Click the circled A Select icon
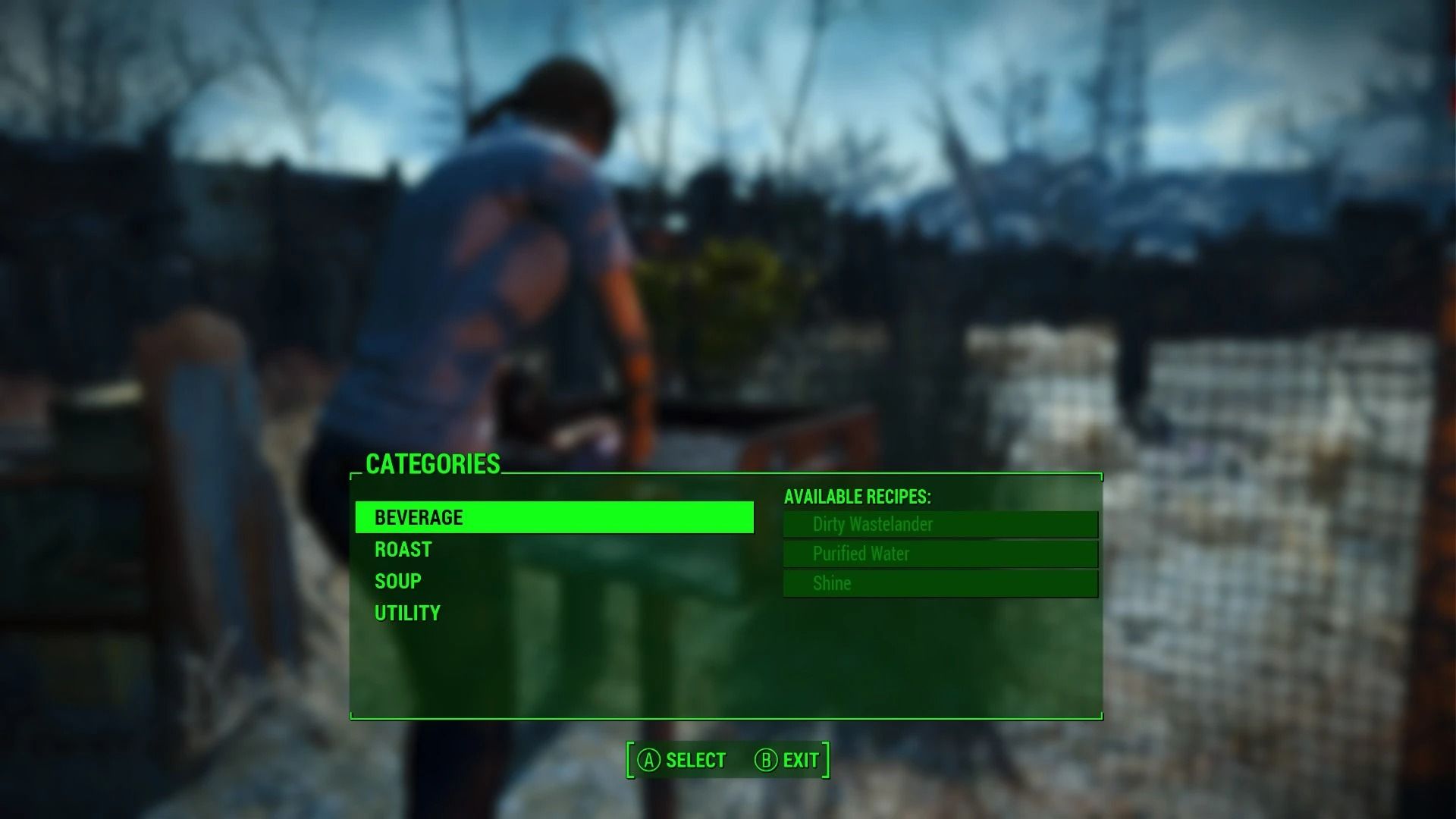 (x=648, y=759)
